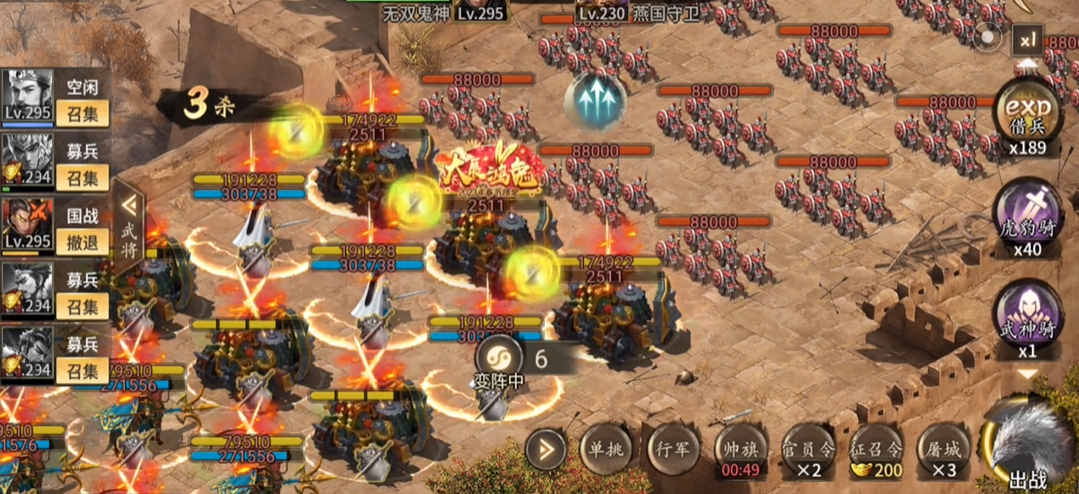Use the 官员令 official order
This screenshot has height=494, width=1079.
point(808,450)
